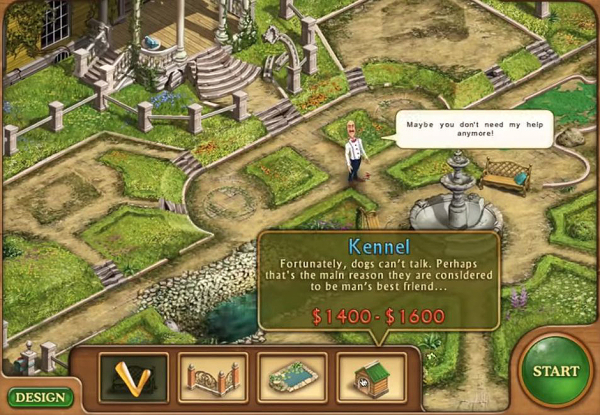Select the garden gate fence item

pyautogui.click(x=213, y=378)
